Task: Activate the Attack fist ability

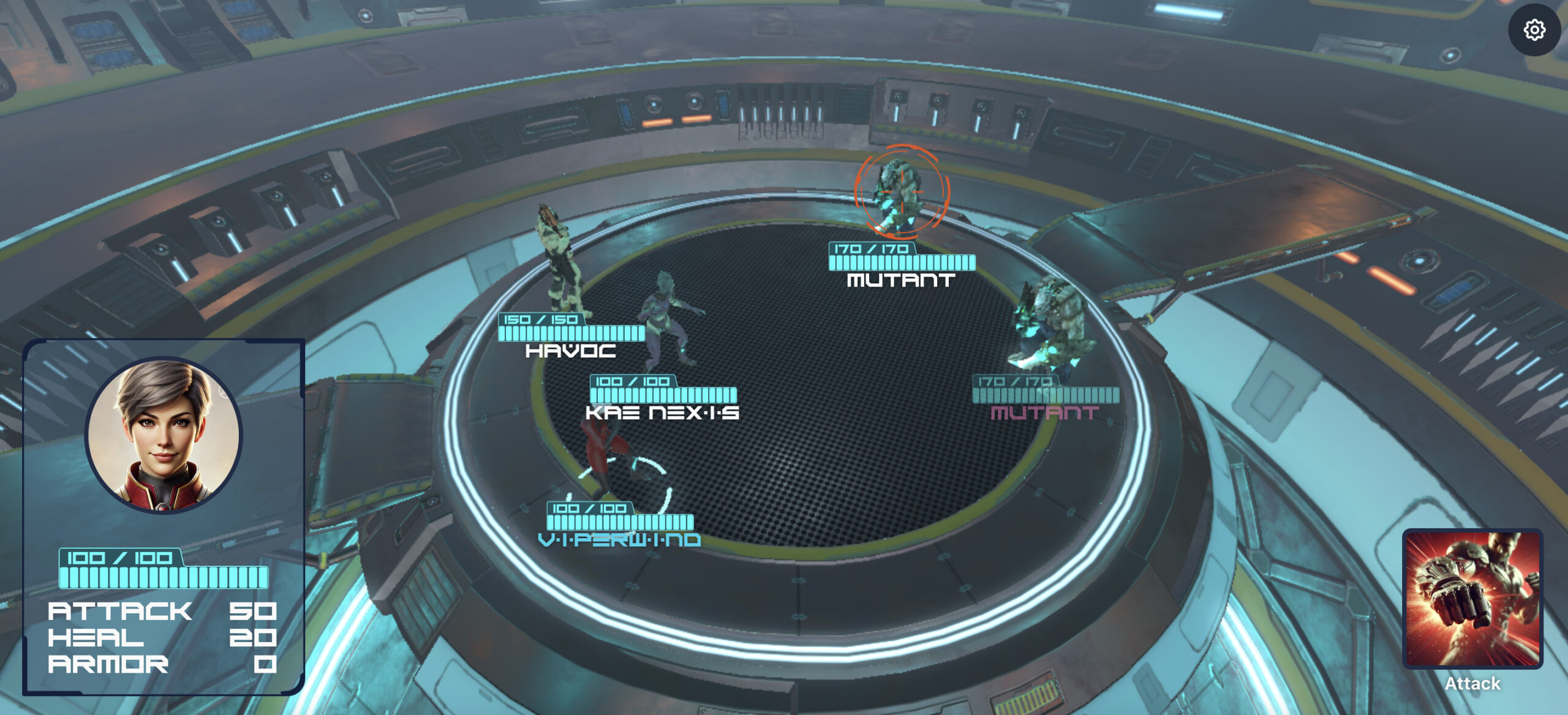Action: click(1472, 599)
